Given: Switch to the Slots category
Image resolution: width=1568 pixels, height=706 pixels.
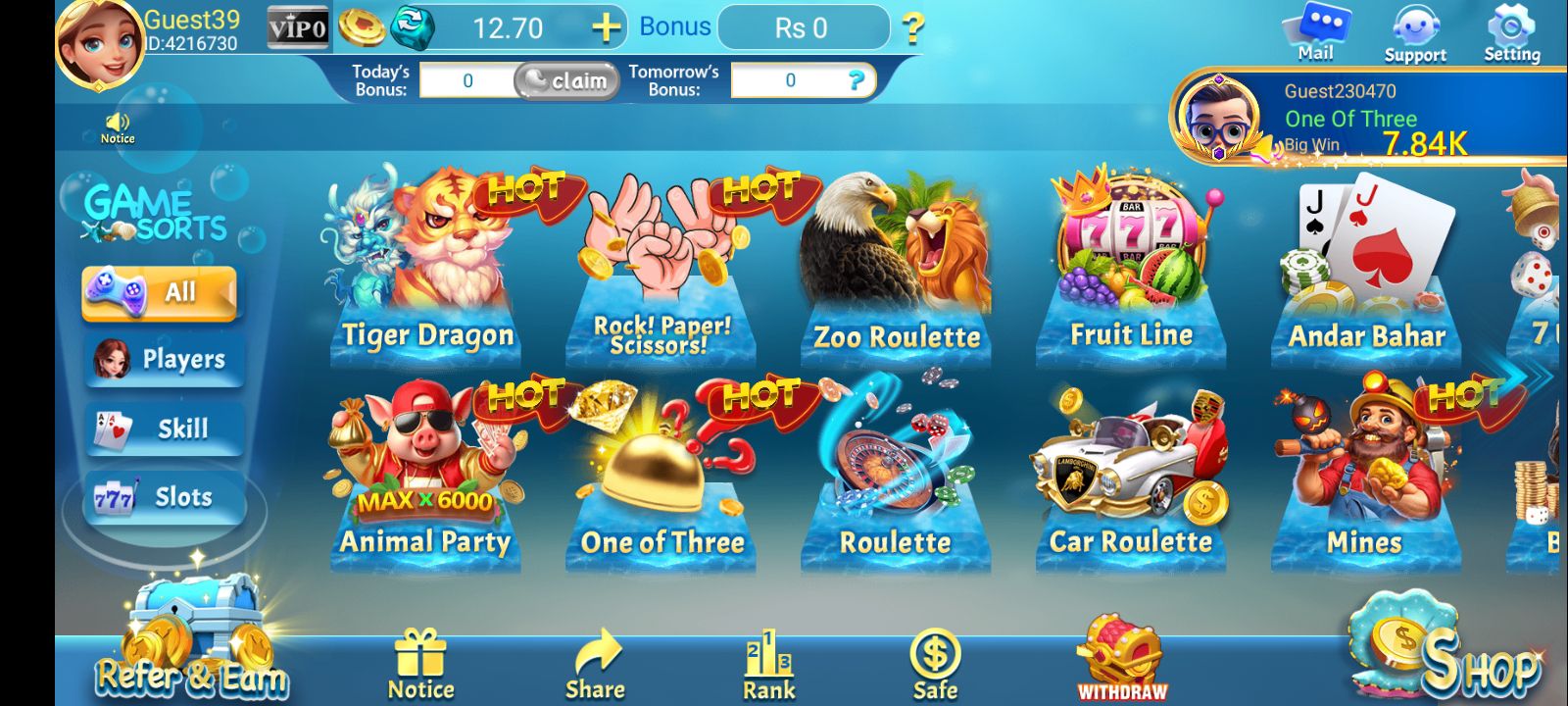Looking at the screenshot, I should coord(162,497).
